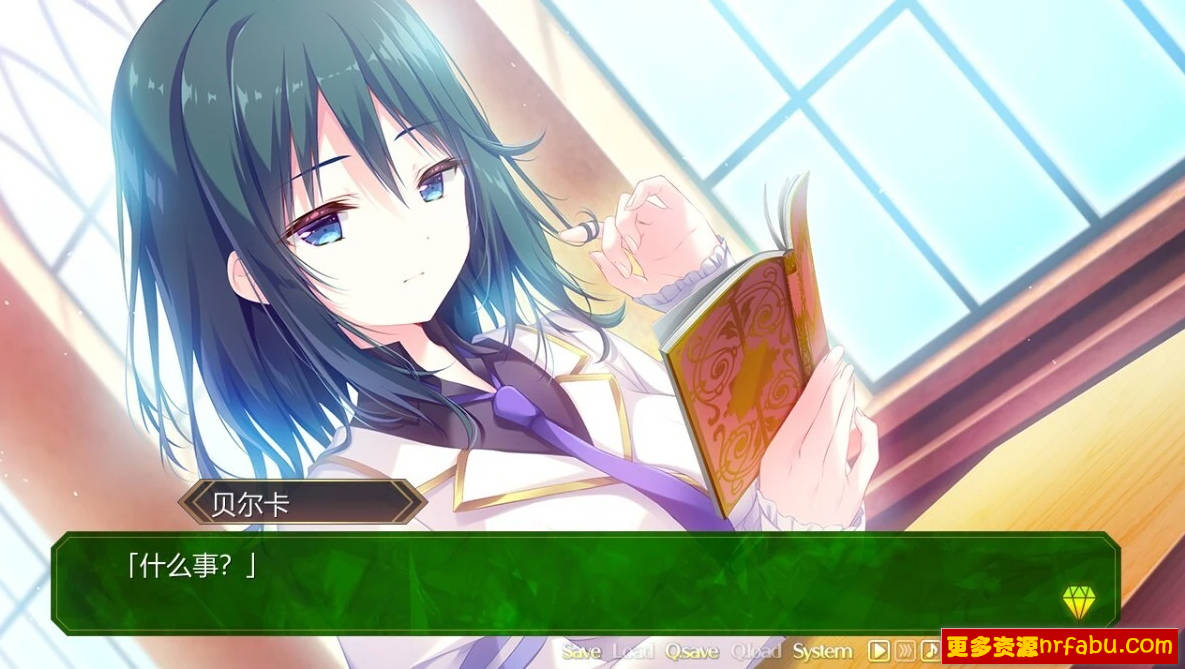Screen dimensions: 1185x669
Task: Advance dialogue with the green gem icon
Action: click(x=1079, y=601)
